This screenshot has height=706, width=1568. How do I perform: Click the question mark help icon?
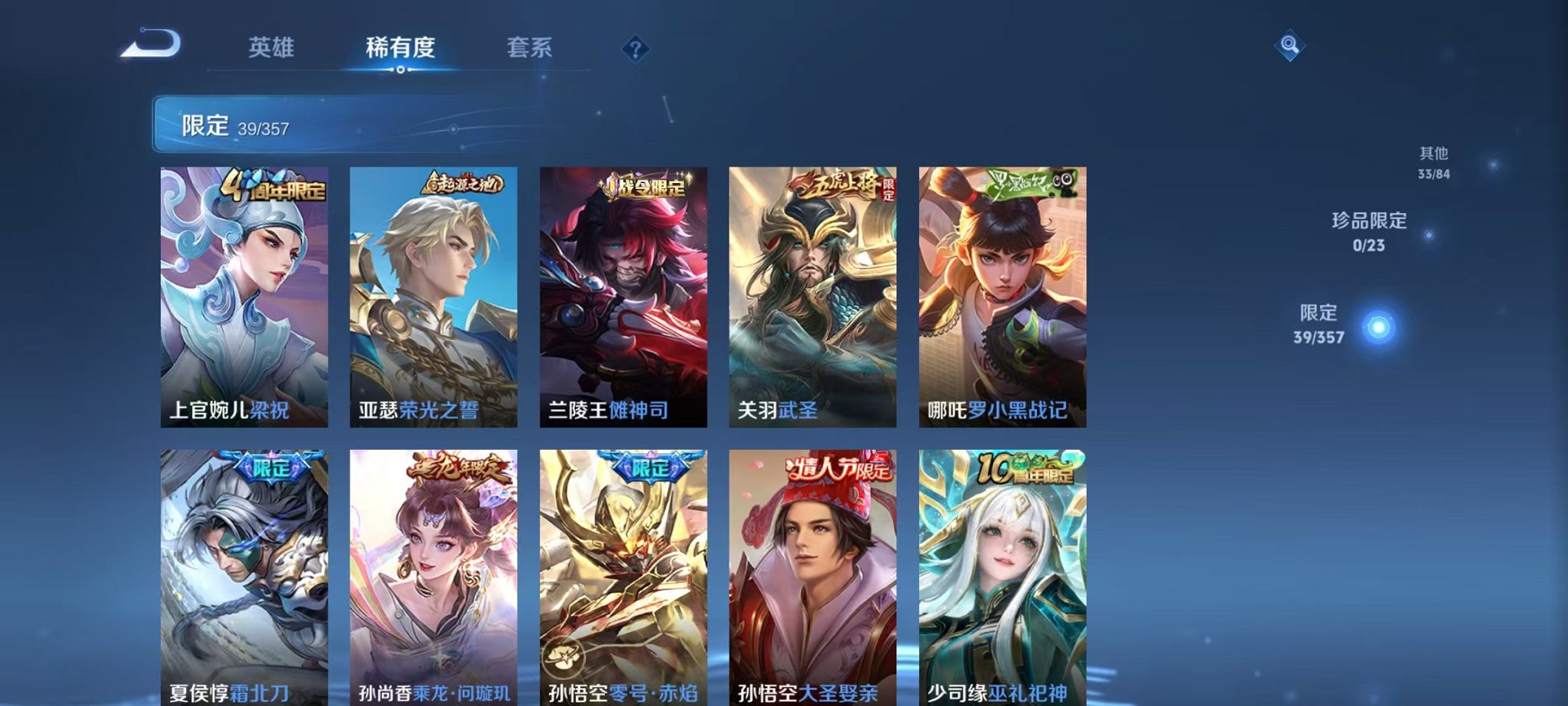[x=635, y=48]
